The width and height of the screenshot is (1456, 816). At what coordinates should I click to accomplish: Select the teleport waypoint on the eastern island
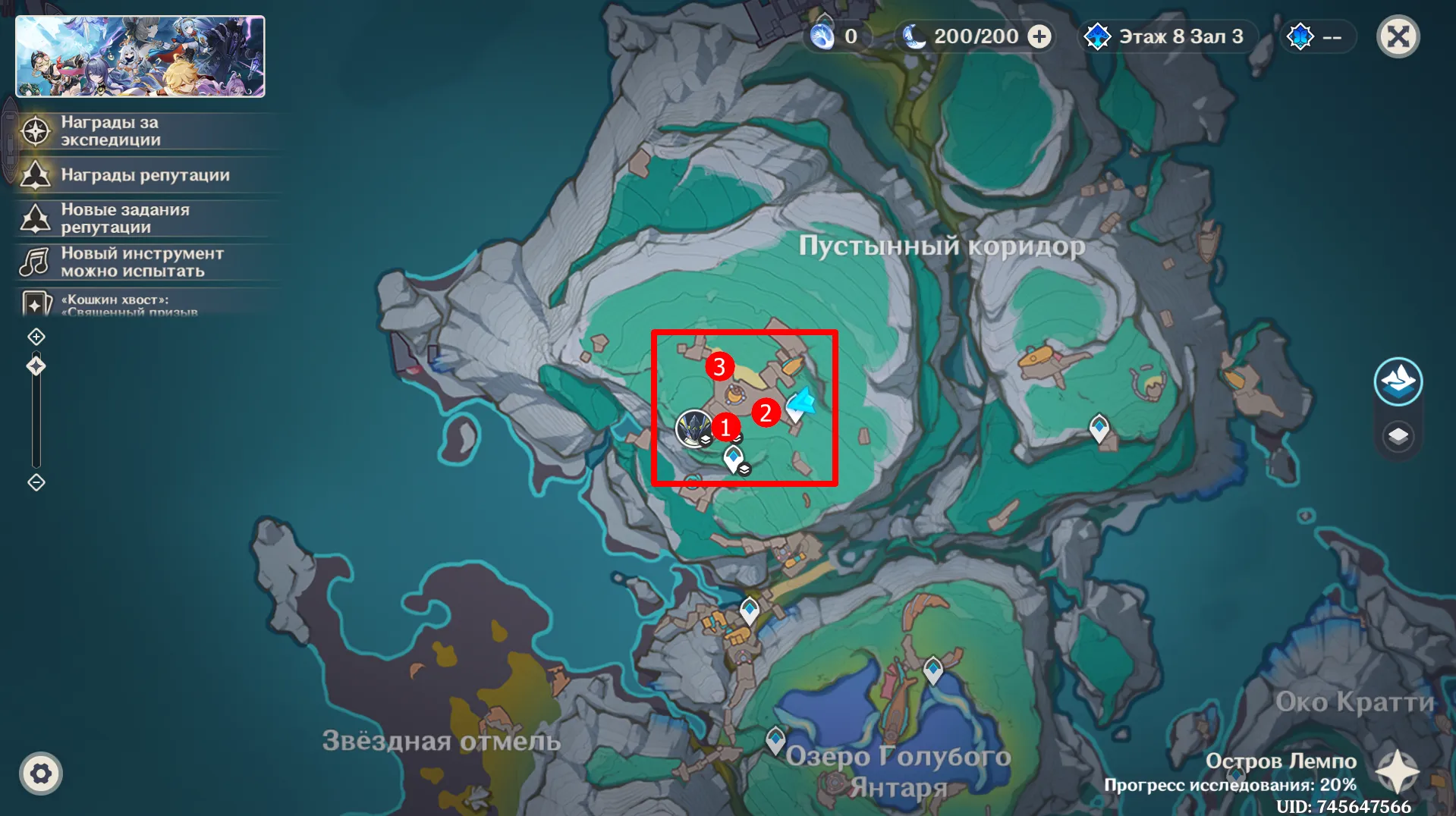[x=1099, y=428]
